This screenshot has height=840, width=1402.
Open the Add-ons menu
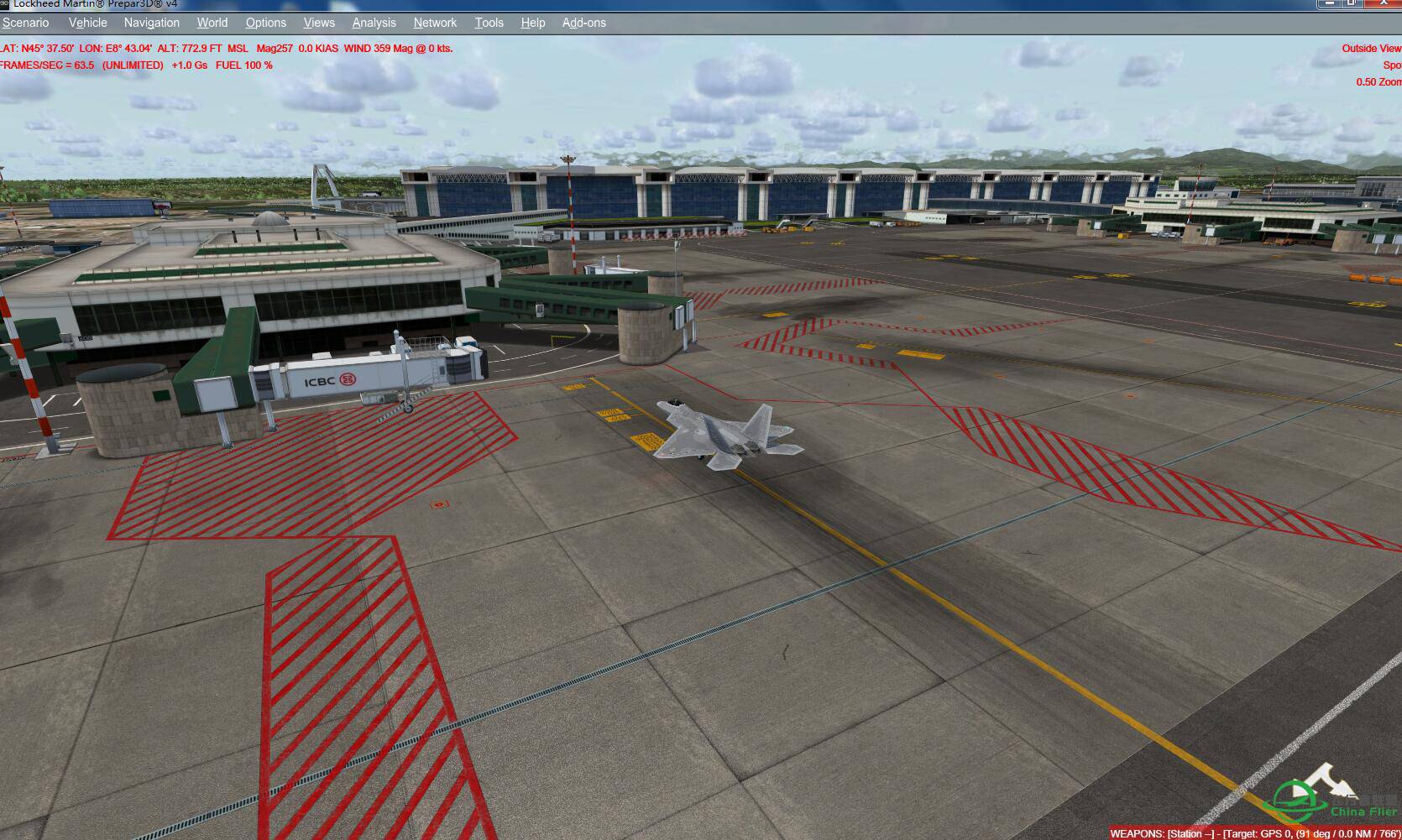pyautogui.click(x=583, y=23)
